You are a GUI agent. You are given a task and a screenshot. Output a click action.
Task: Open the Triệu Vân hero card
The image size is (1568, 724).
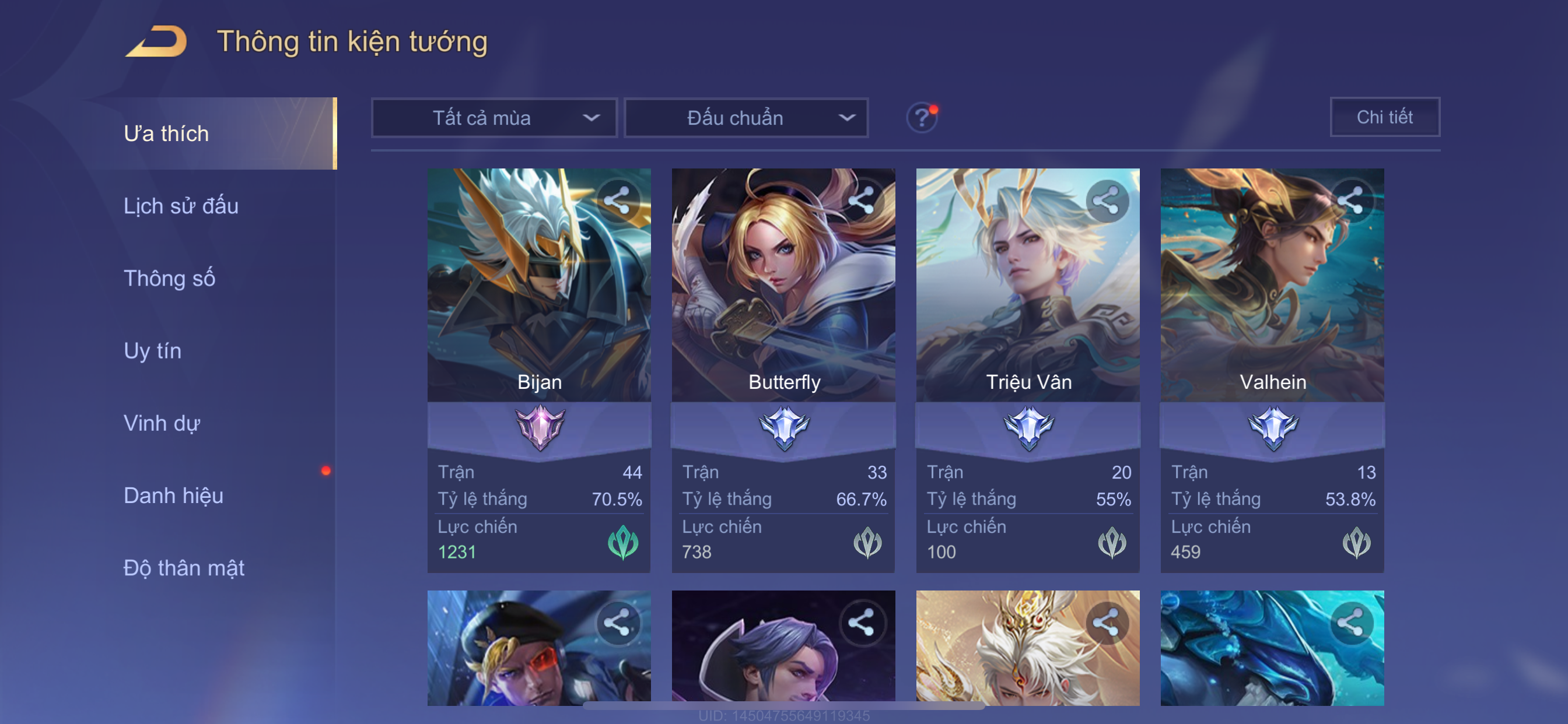pyautogui.click(x=1027, y=286)
